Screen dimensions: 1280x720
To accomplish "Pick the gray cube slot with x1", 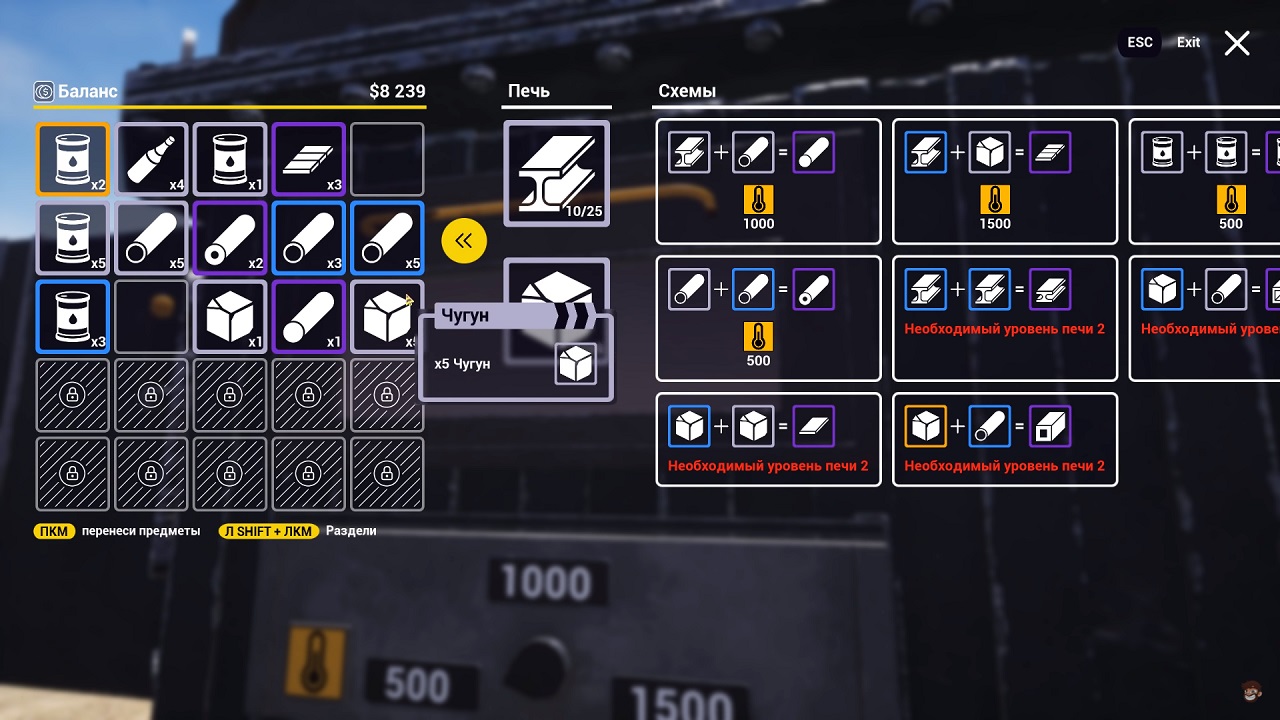I will 230,316.
